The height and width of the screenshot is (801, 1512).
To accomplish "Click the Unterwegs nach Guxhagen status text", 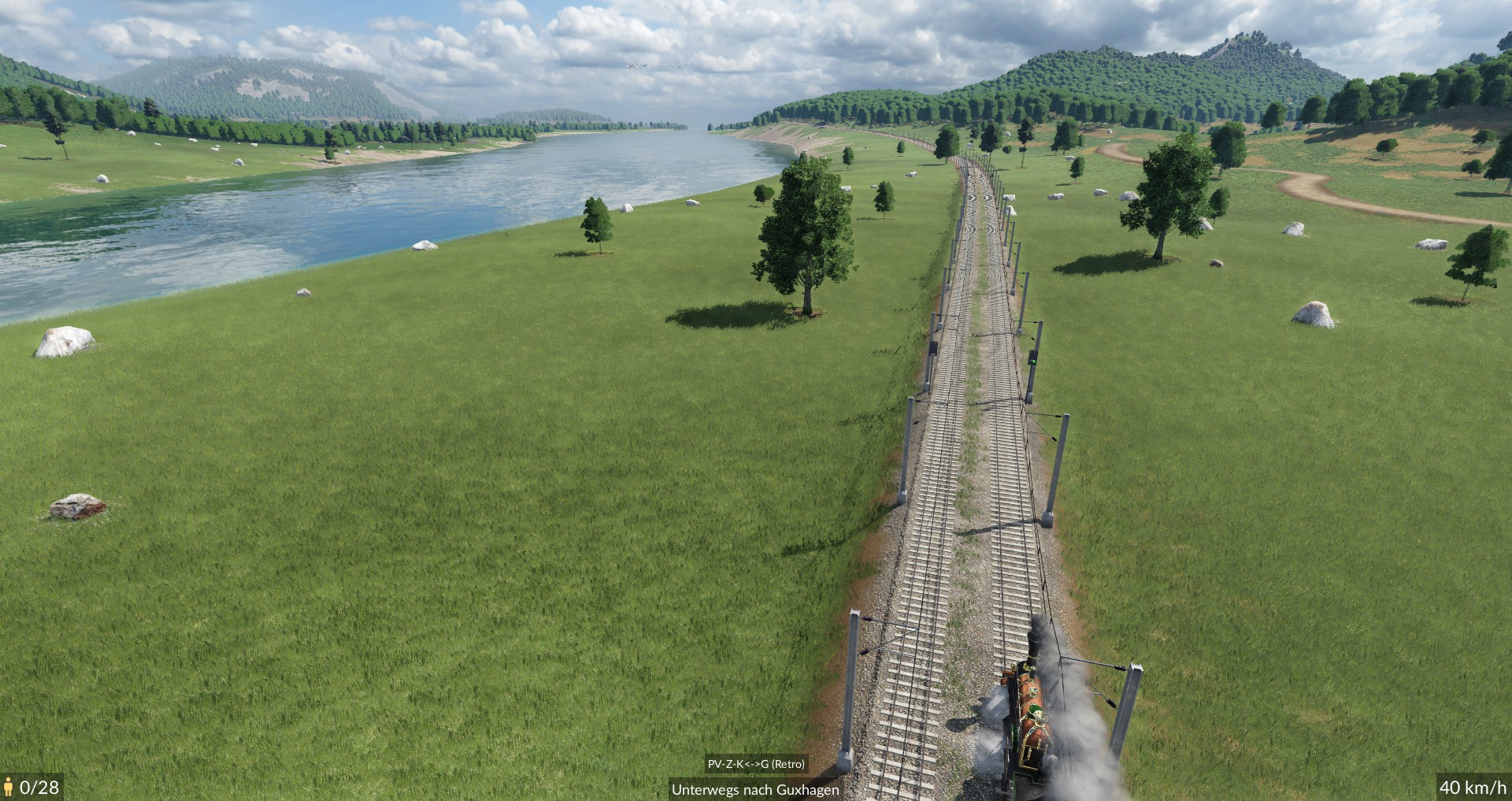I will coord(755,789).
